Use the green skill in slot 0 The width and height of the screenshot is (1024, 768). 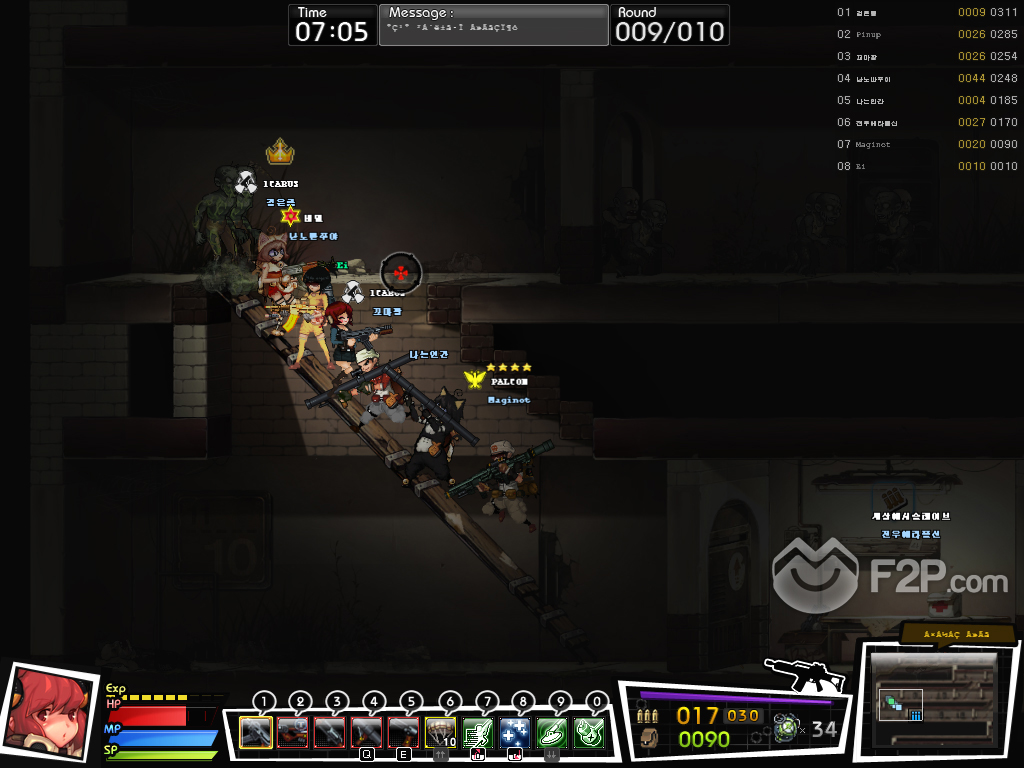pos(589,733)
